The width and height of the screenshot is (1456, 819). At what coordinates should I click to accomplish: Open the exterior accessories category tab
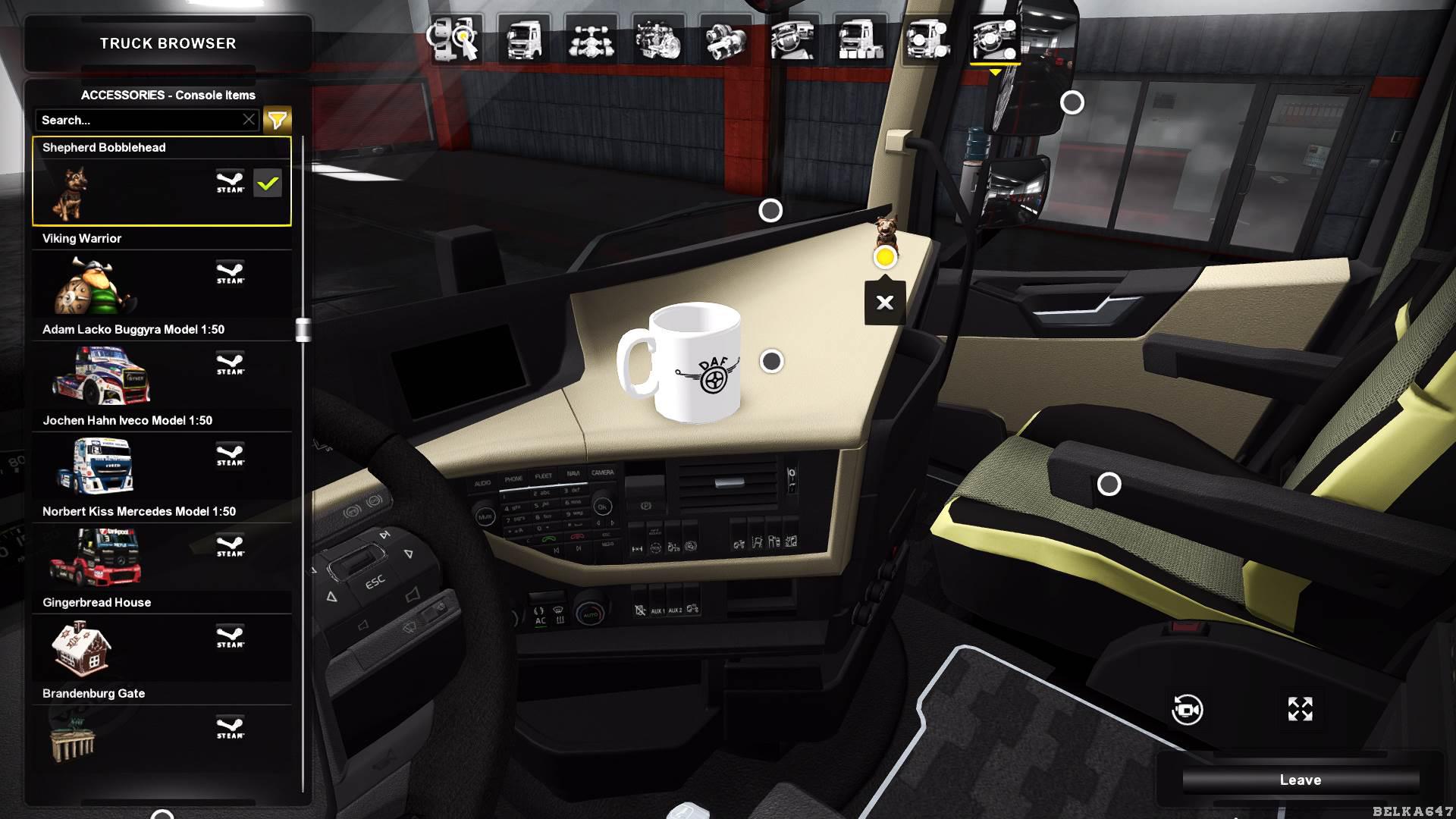927,39
